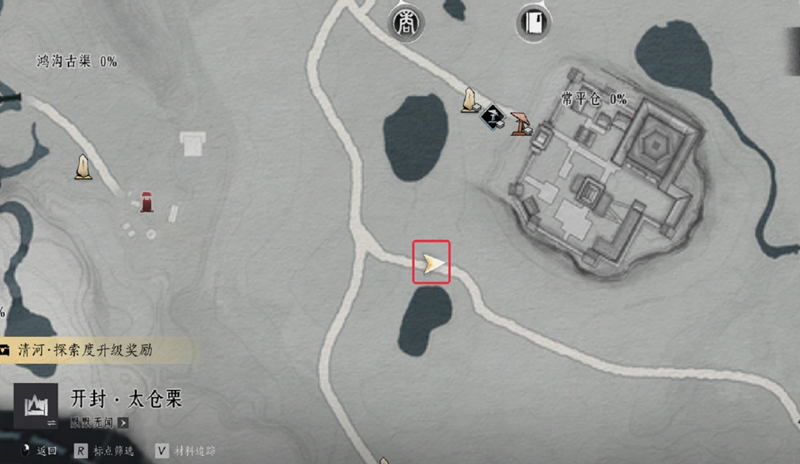The height and width of the screenshot is (464, 800).
Task: Select the red shrine marker below 鸿沟古渠
Action: pos(146,201)
